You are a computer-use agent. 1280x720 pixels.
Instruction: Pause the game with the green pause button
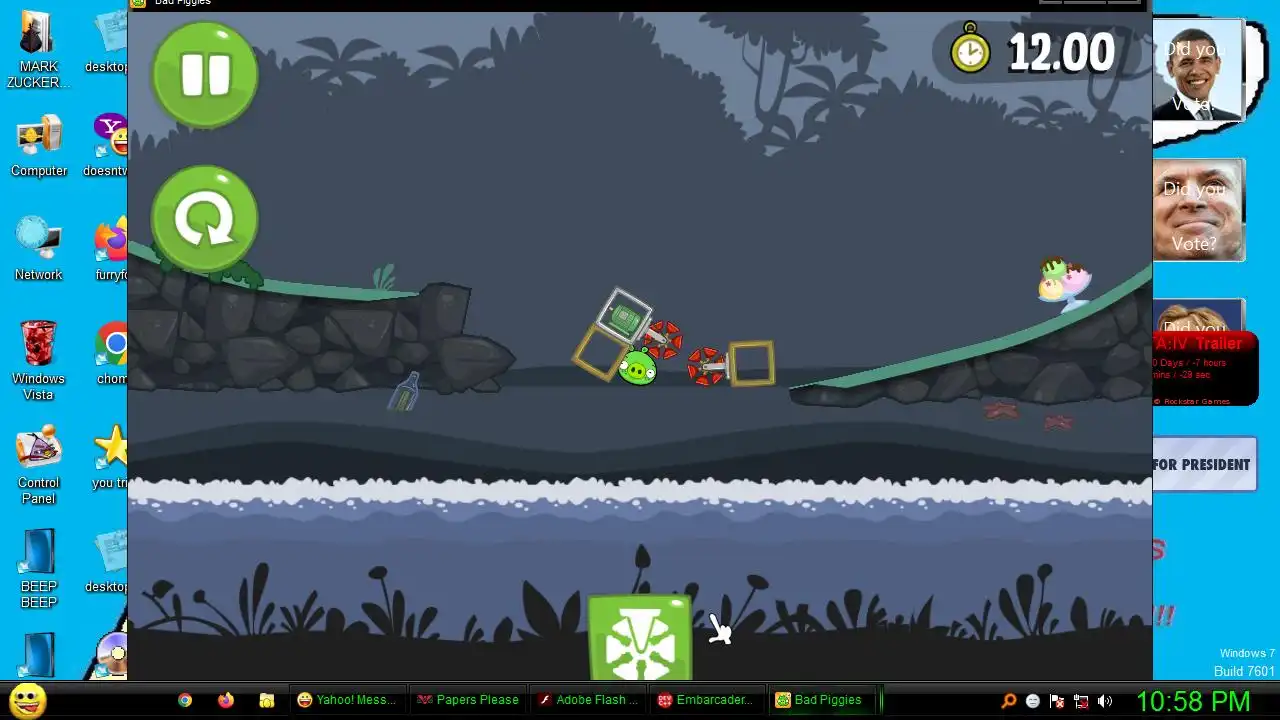point(205,75)
